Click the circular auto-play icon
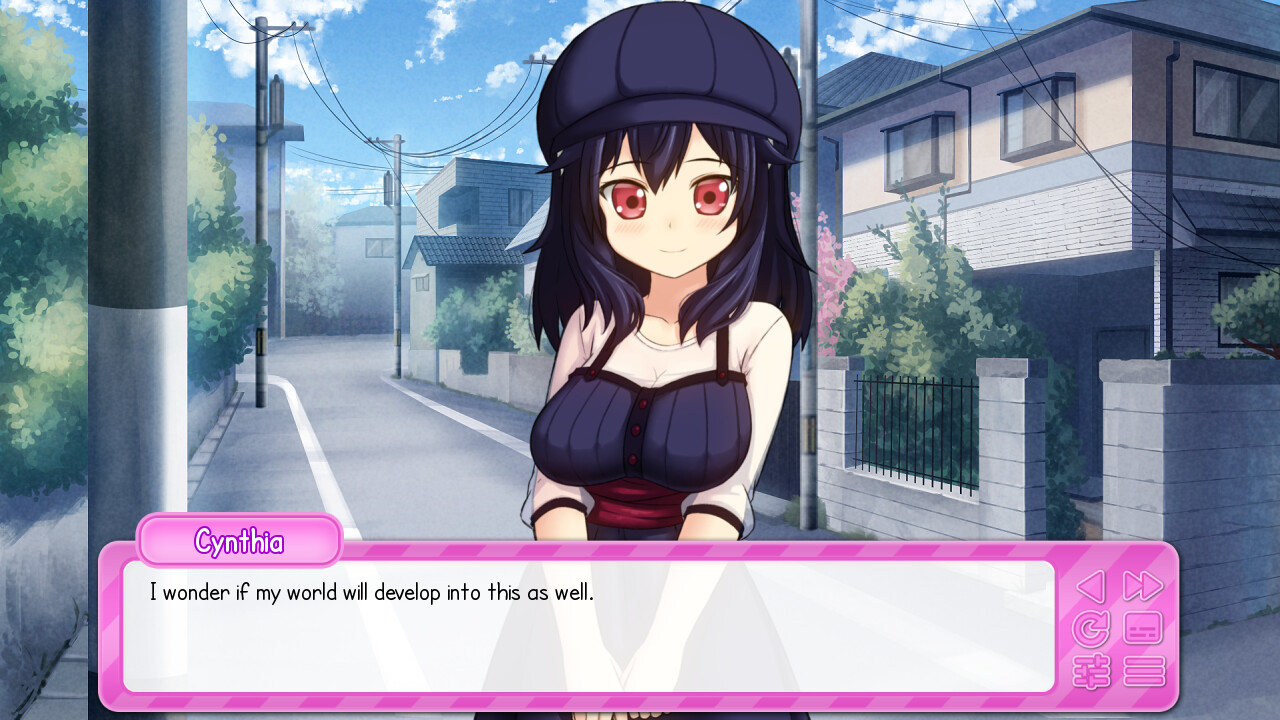 (1090, 627)
